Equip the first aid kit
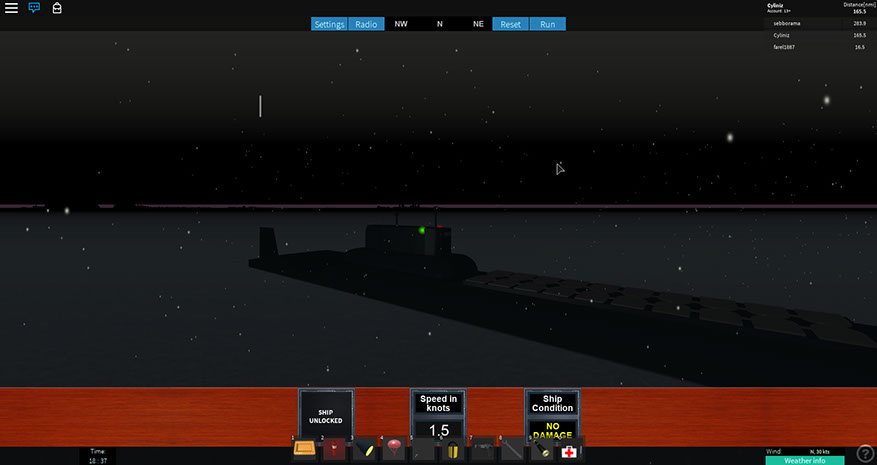The image size is (877, 465). click(x=569, y=451)
